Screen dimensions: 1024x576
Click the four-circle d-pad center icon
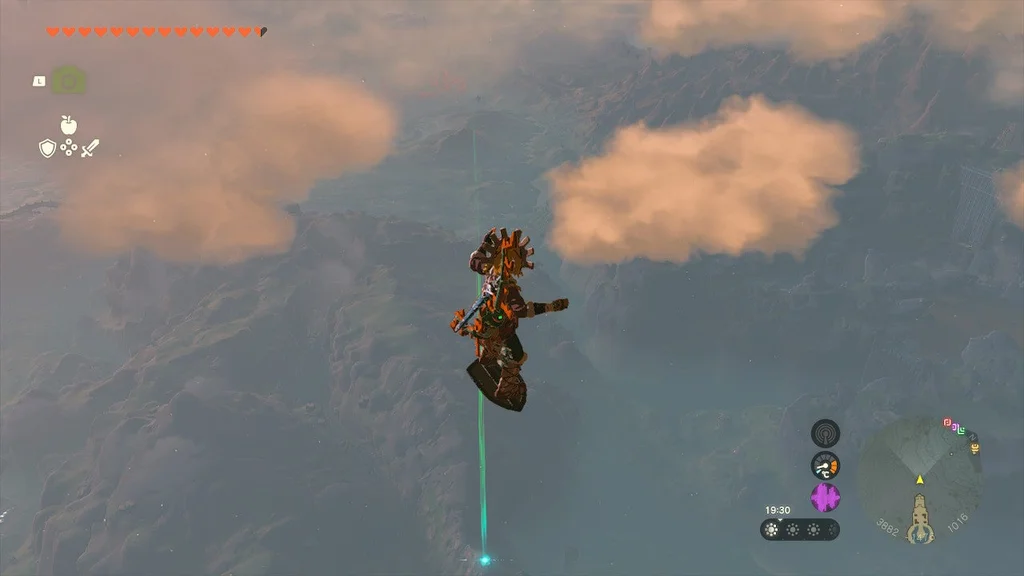(69, 148)
